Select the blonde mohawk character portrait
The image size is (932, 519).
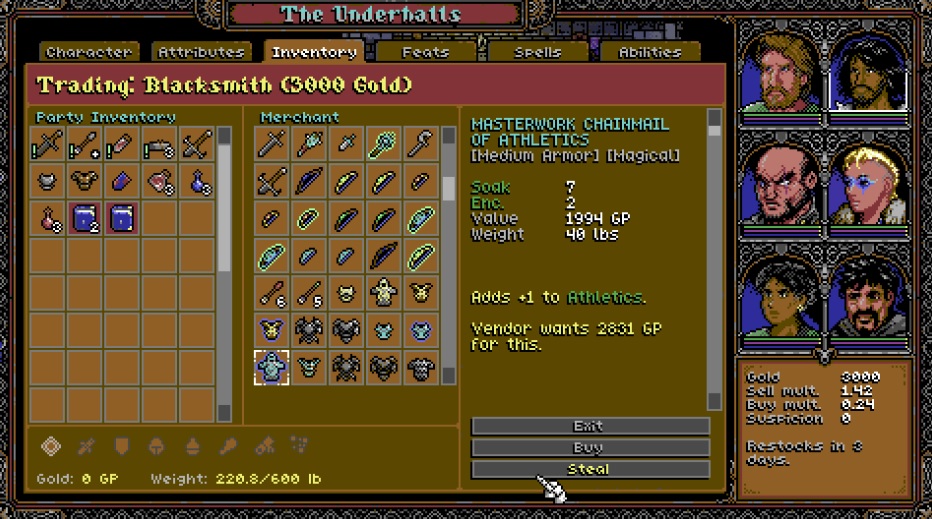866,184
